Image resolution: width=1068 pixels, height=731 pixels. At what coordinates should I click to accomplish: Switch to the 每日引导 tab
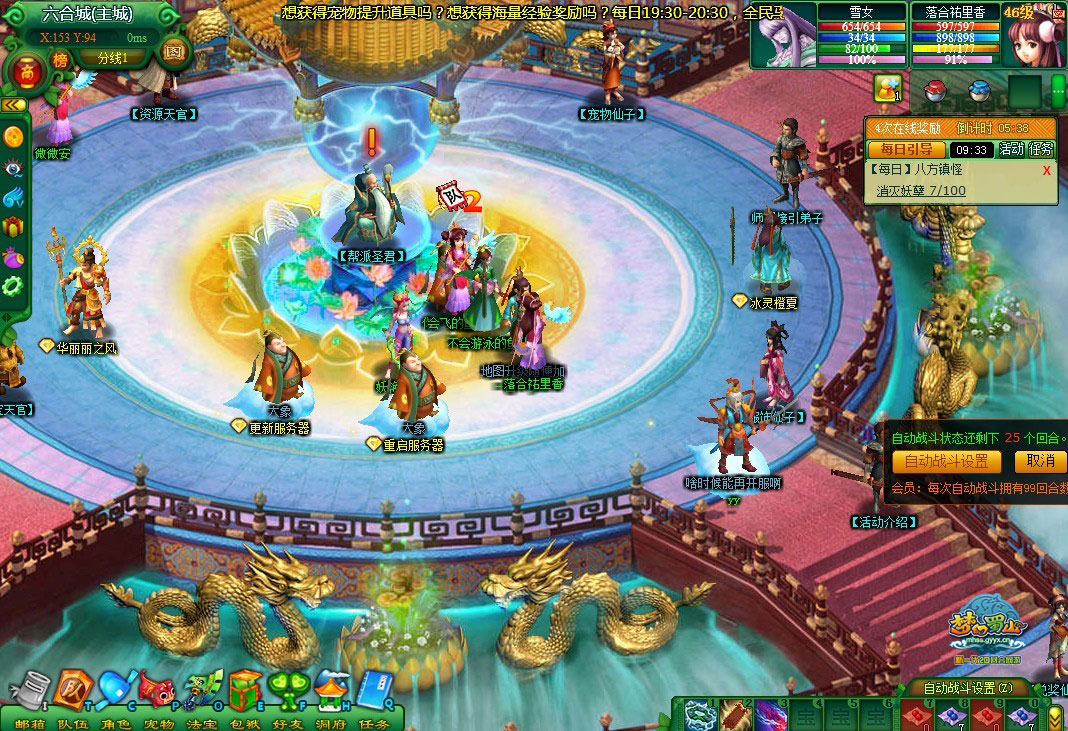coord(905,149)
